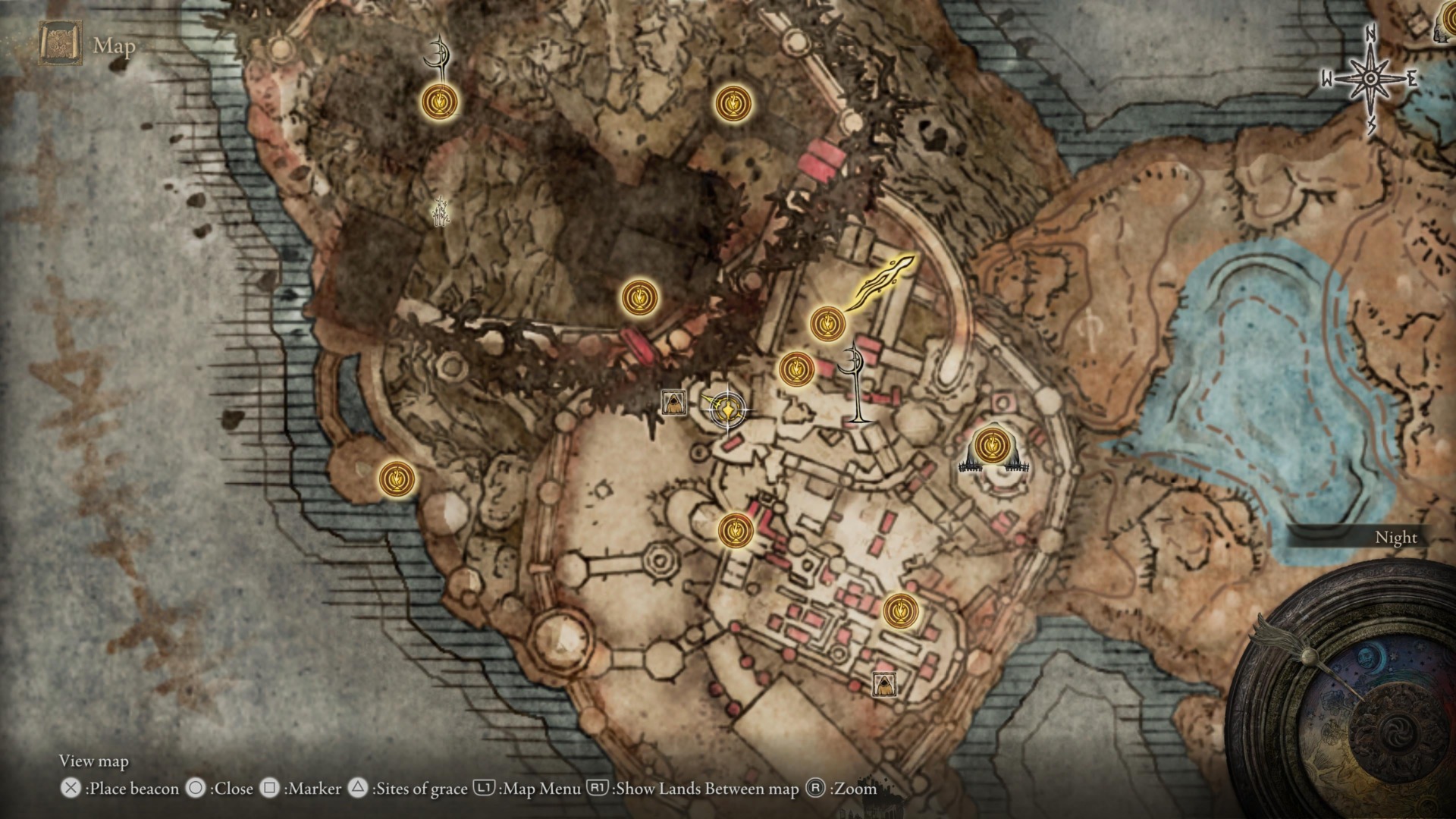Click Miquella's Cross icon in the far northwest

point(438,55)
